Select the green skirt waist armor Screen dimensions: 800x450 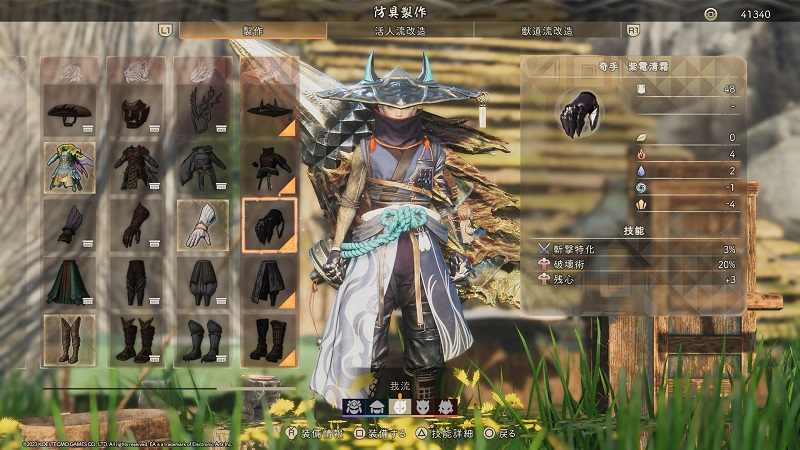point(70,281)
